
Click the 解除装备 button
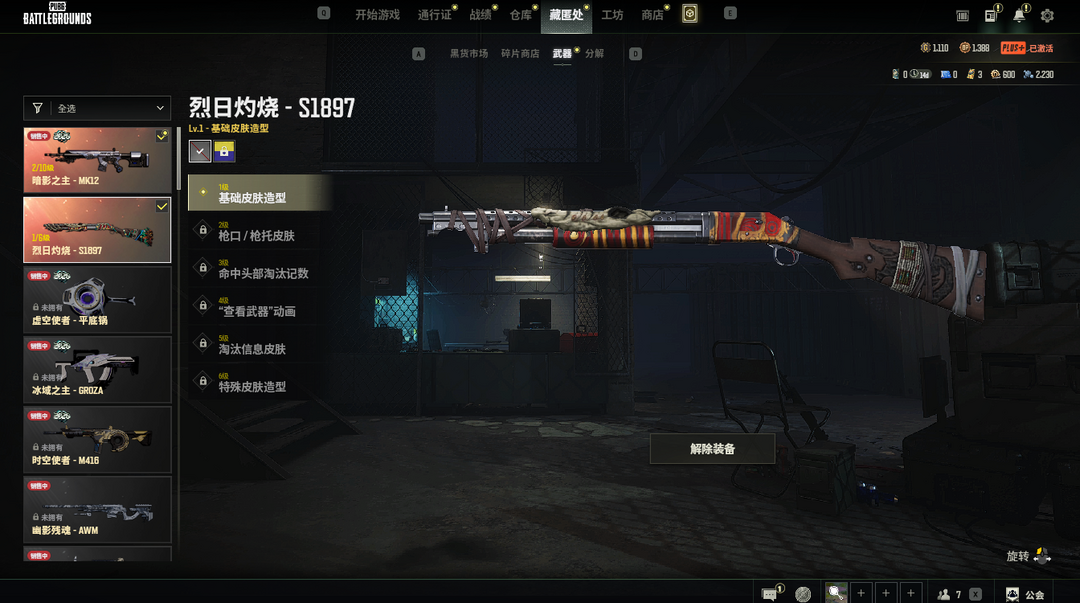click(712, 449)
